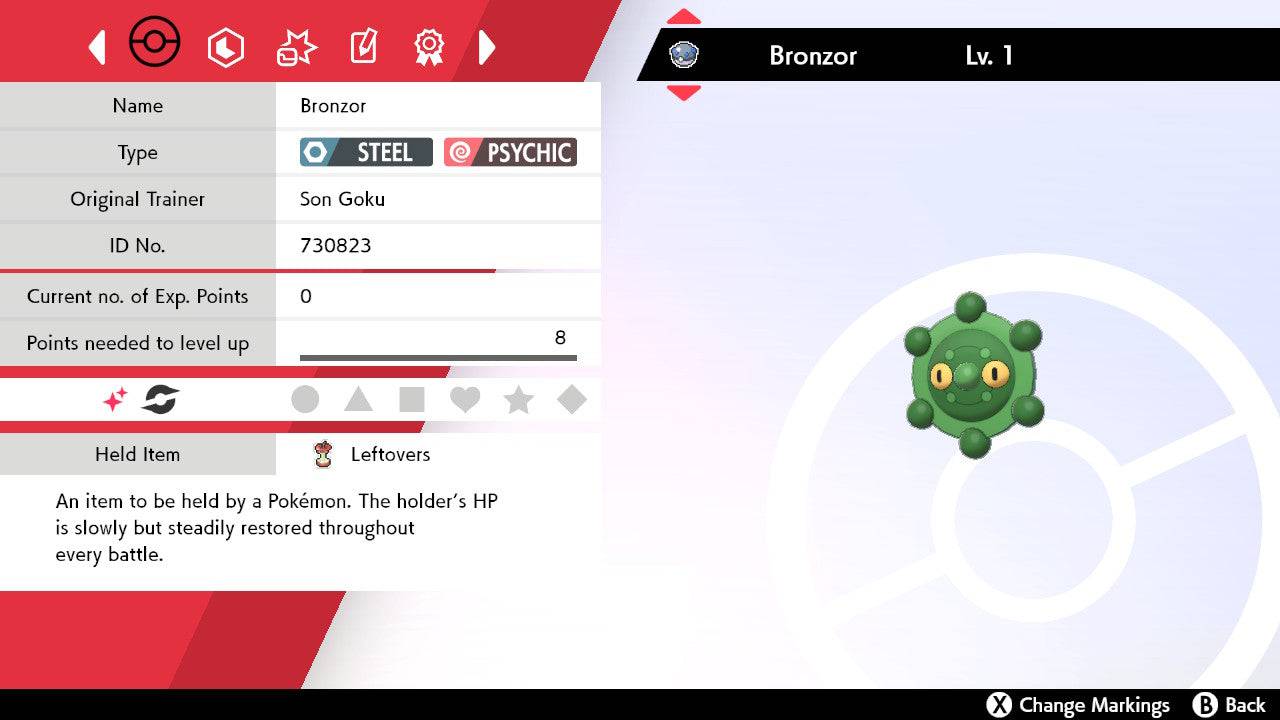Show the previous Pokémon with up arrow

pyautogui.click(x=683, y=17)
